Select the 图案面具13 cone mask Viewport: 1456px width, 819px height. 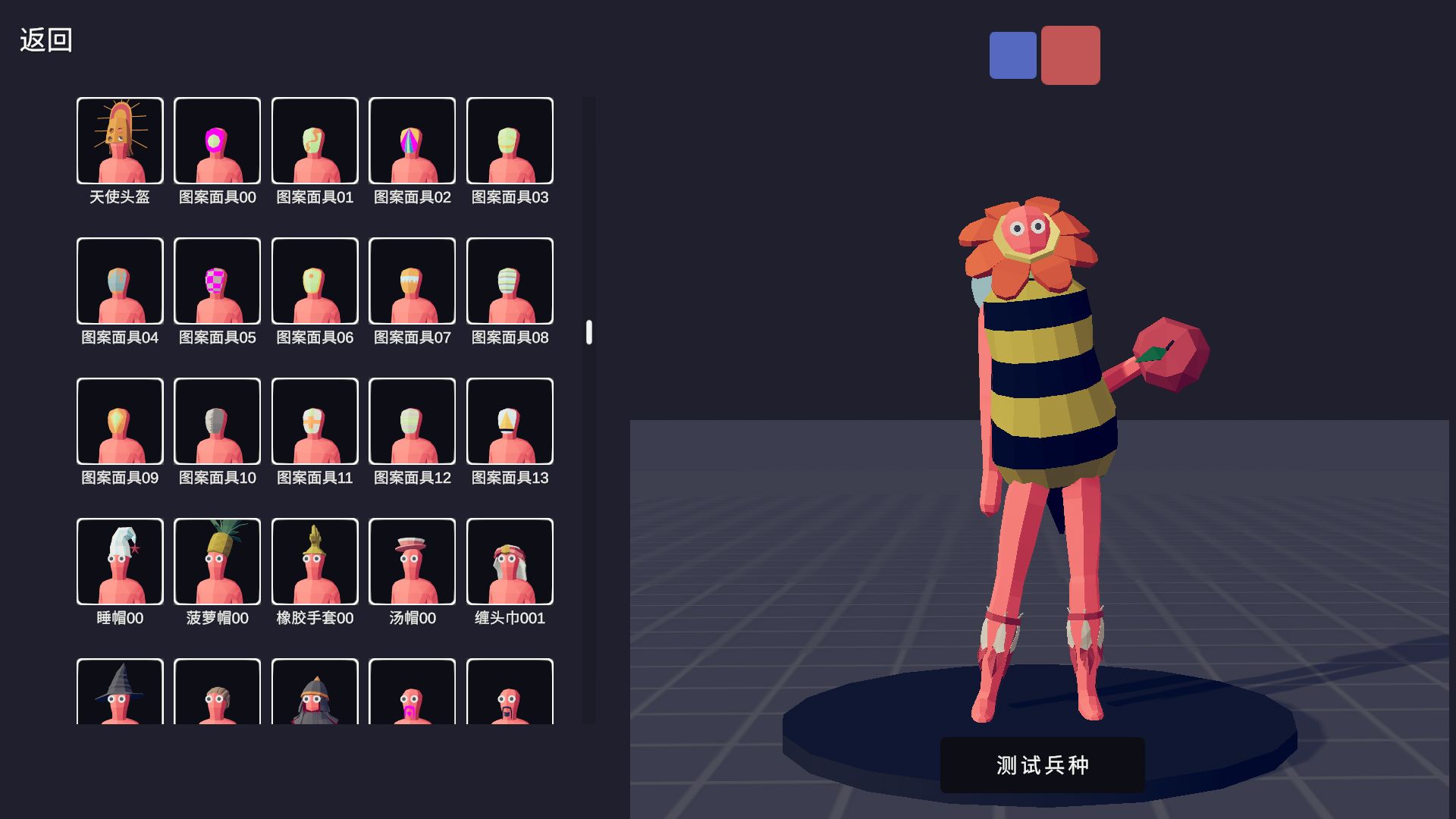[510, 421]
